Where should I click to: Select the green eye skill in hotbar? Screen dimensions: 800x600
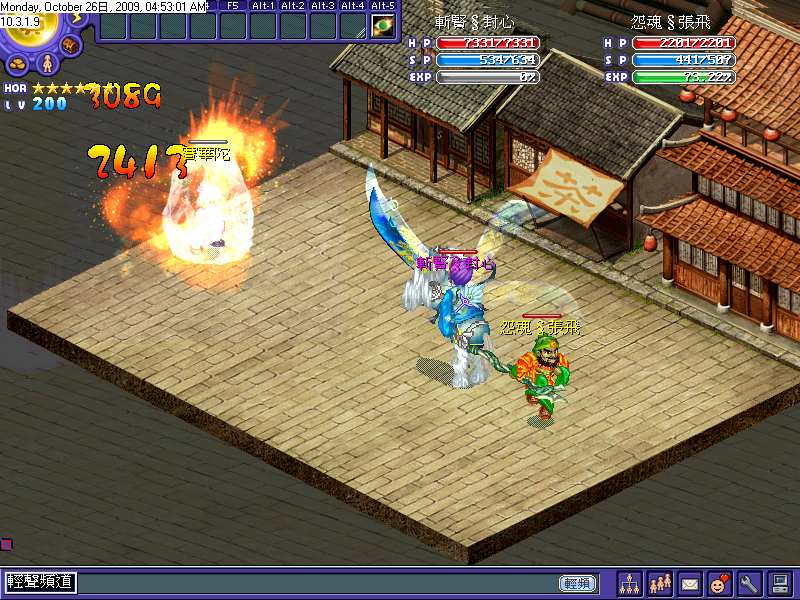(x=382, y=26)
